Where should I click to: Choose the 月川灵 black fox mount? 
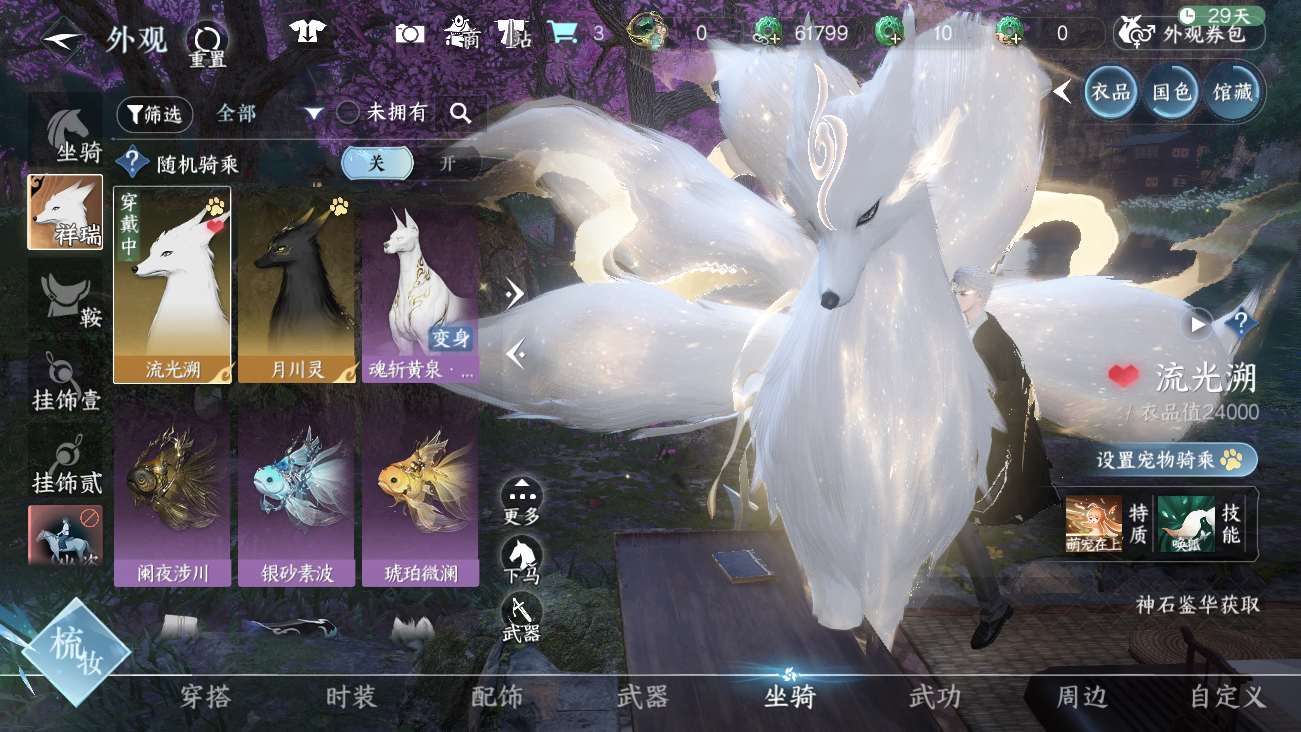point(297,285)
